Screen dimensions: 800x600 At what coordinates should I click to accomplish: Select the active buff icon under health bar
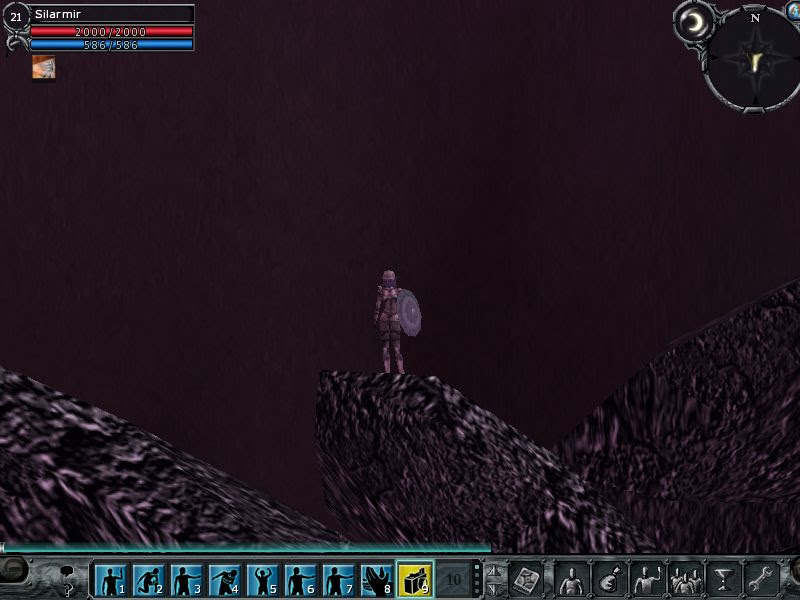click(43, 67)
